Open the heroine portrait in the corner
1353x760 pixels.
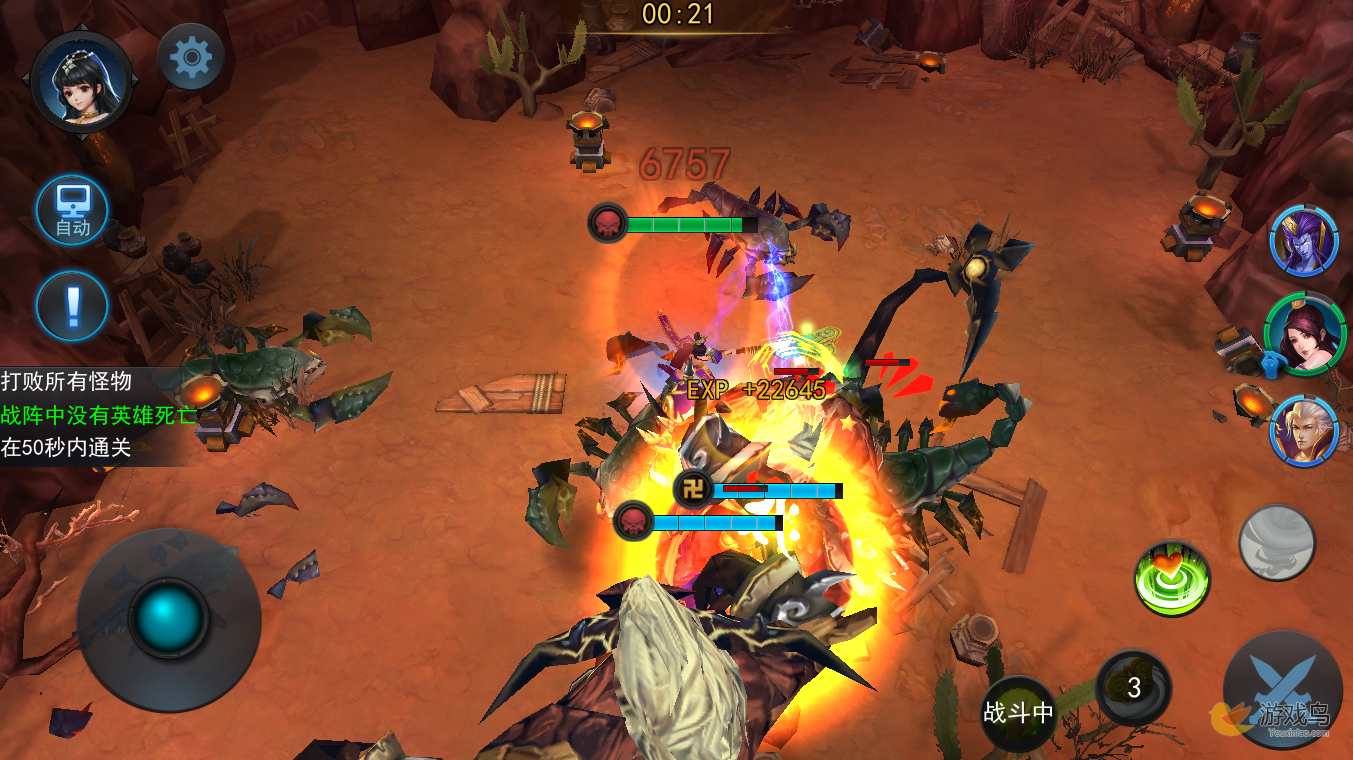click(82, 80)
